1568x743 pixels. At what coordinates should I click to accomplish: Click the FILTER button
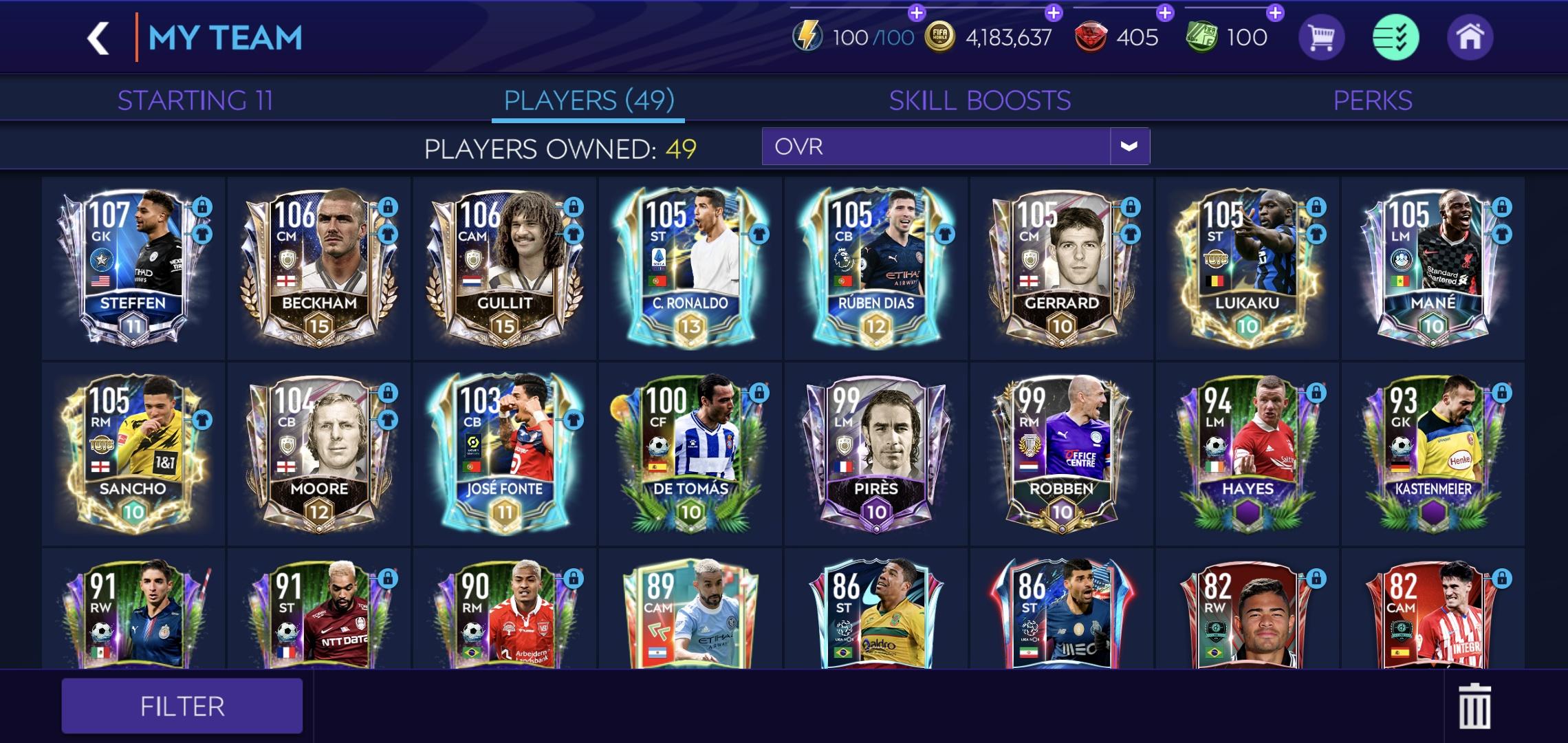tap(182, 705)
